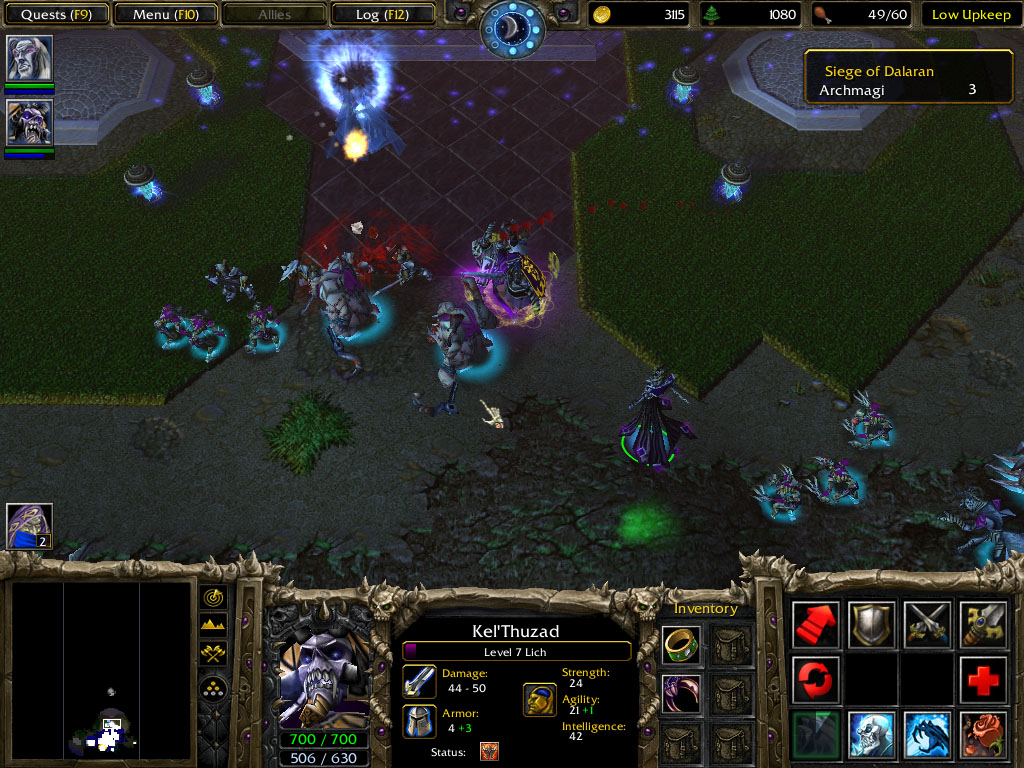Select the idle worker icon showing 2
Viewport: 1024px width, 768px height.
point(29,526)
